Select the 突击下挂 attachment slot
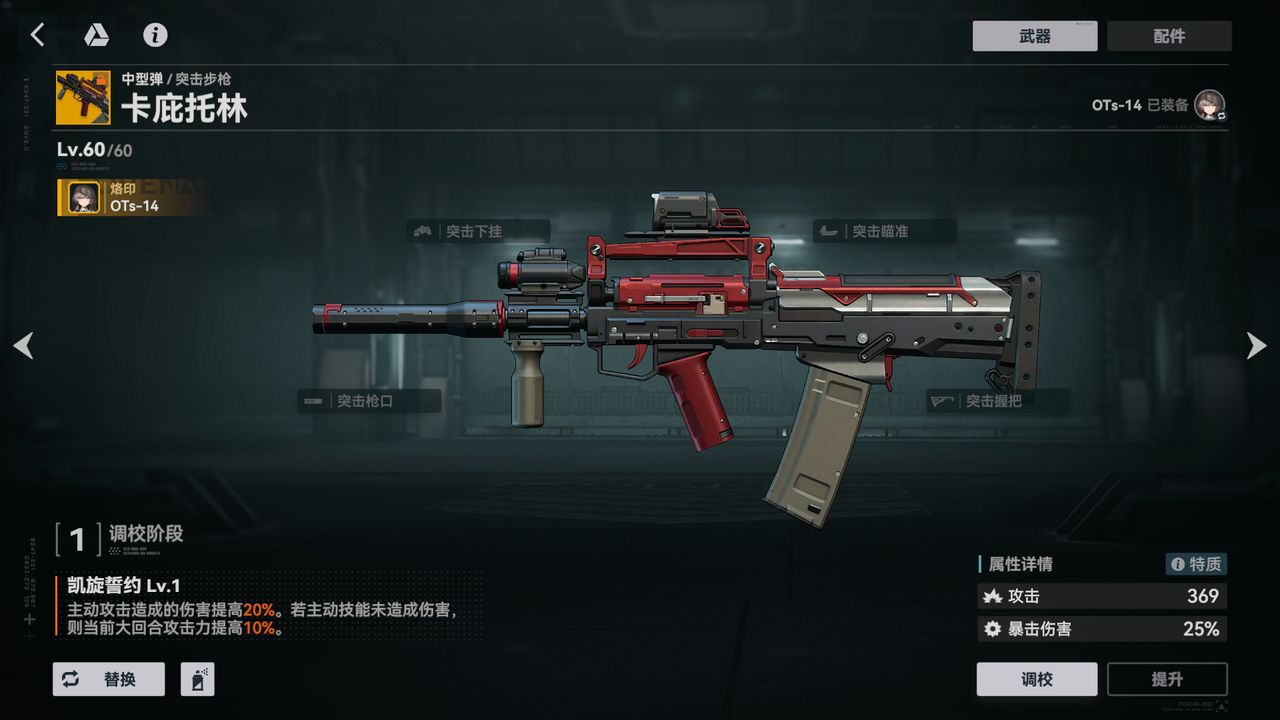Image resolution: width=1280 pixels, height=720 pixels. (x=480, y=231)
